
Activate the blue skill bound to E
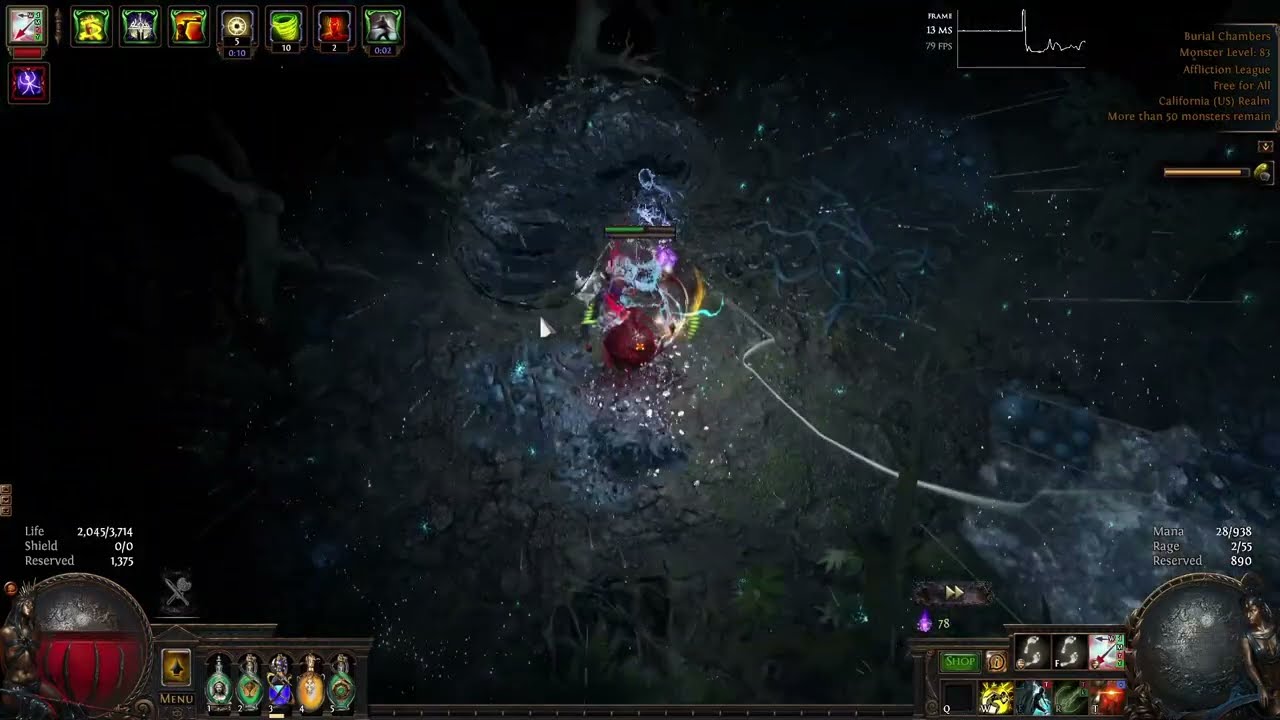[x=1032, y=697]
